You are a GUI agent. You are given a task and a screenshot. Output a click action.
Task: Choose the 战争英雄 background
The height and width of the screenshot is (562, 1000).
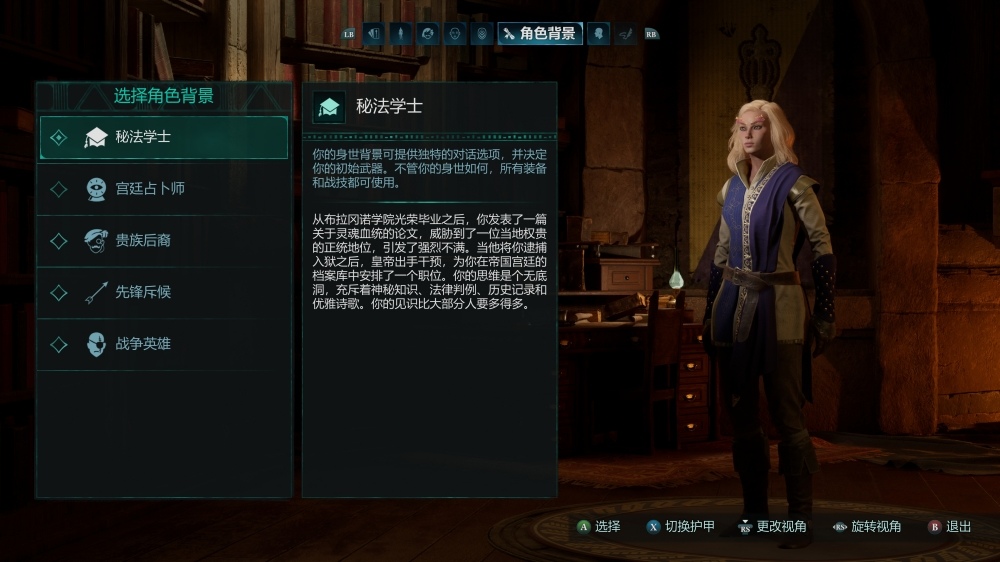point(163,344)
